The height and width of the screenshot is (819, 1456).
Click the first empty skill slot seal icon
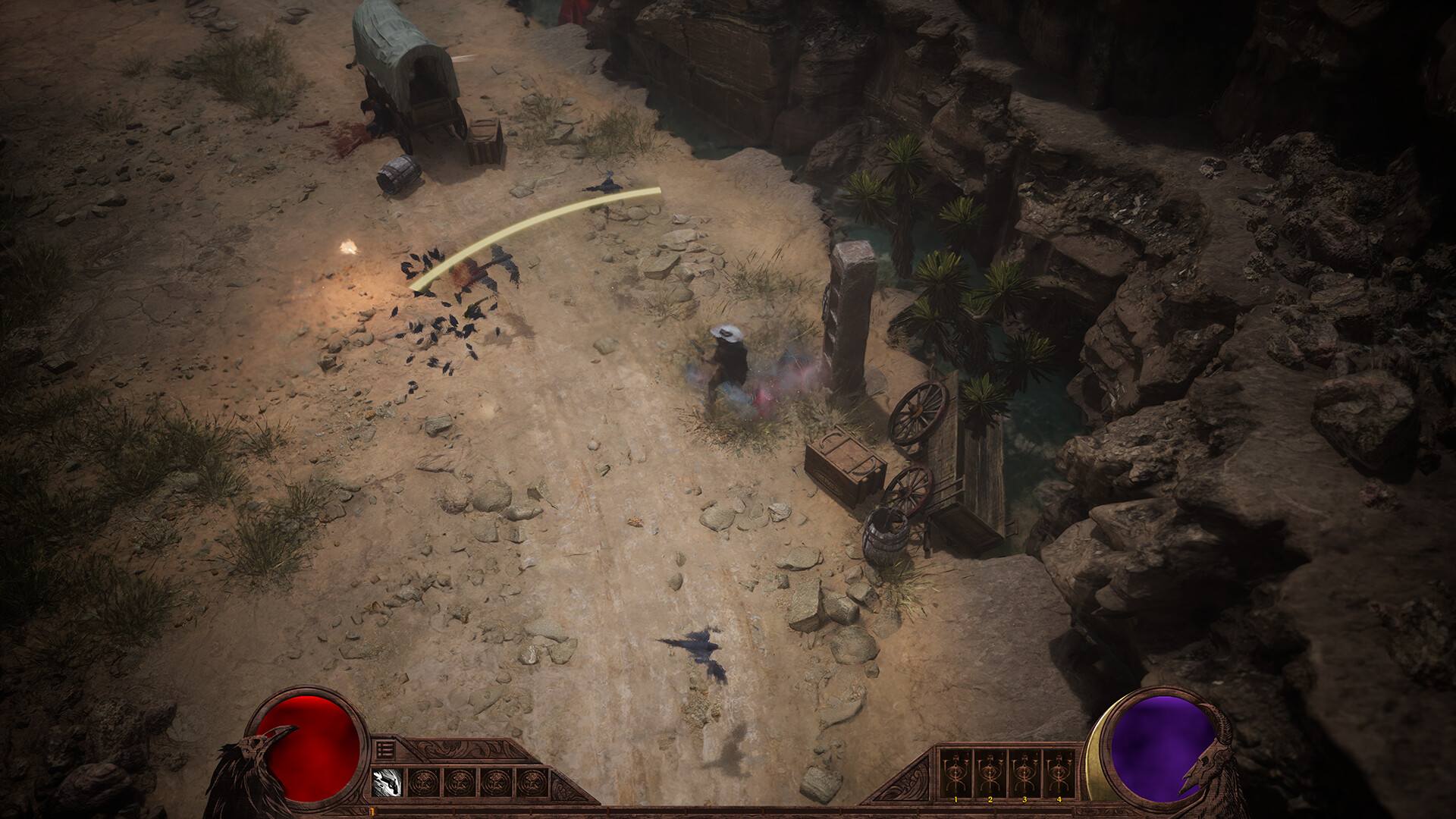422,783
